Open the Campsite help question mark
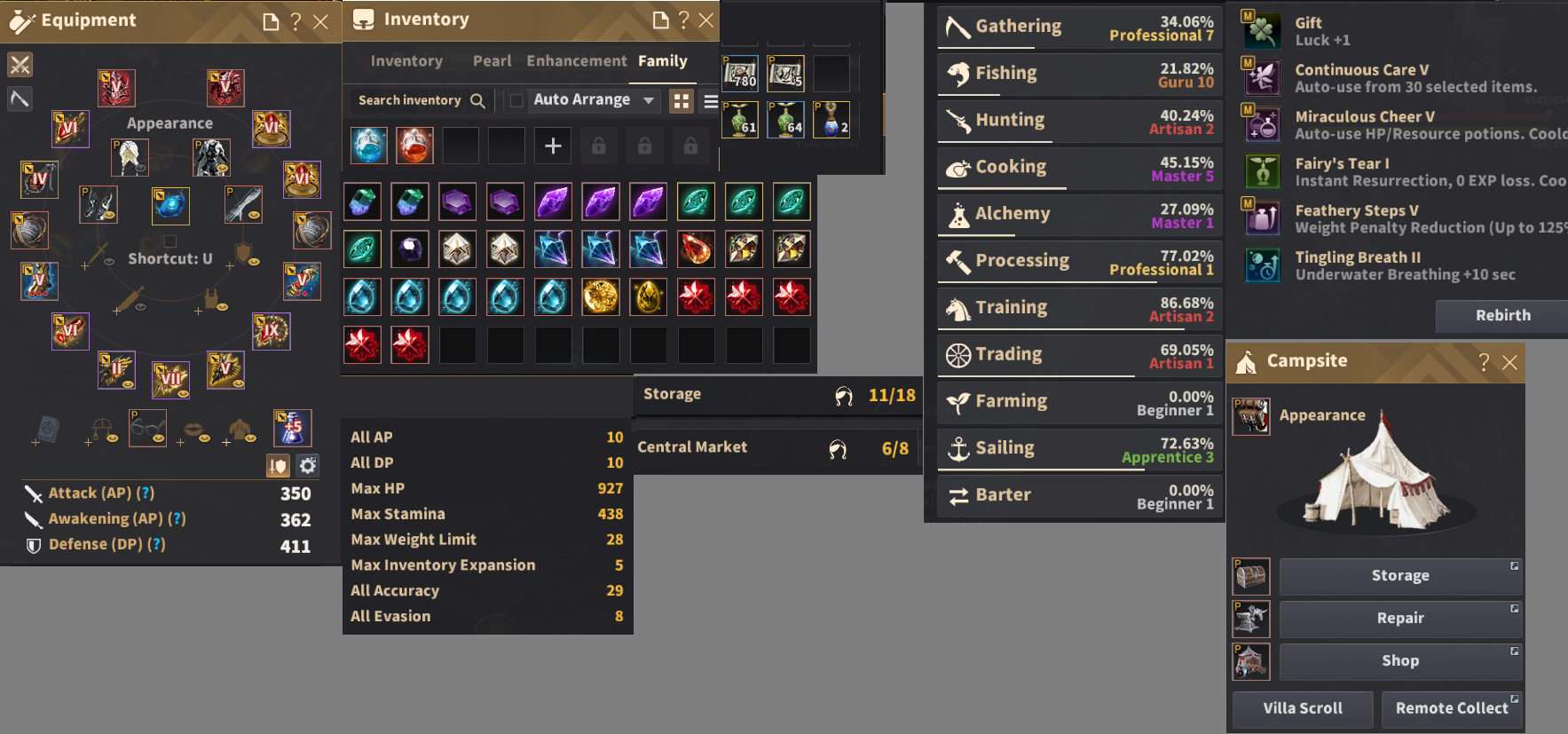Screen dimensions: 1568x734 click(1484, 362)
